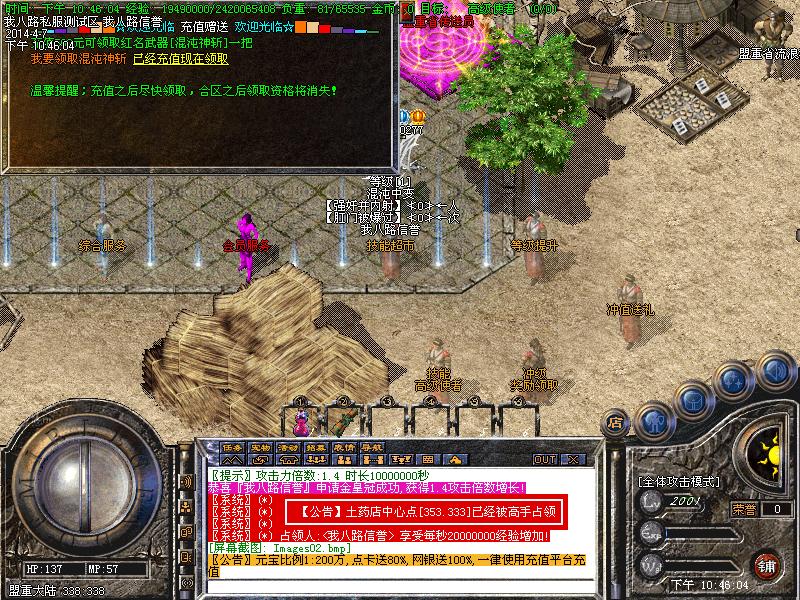The image size is (800, 600).
Task: Open the 表情 emotes tab
Action: 345,447
